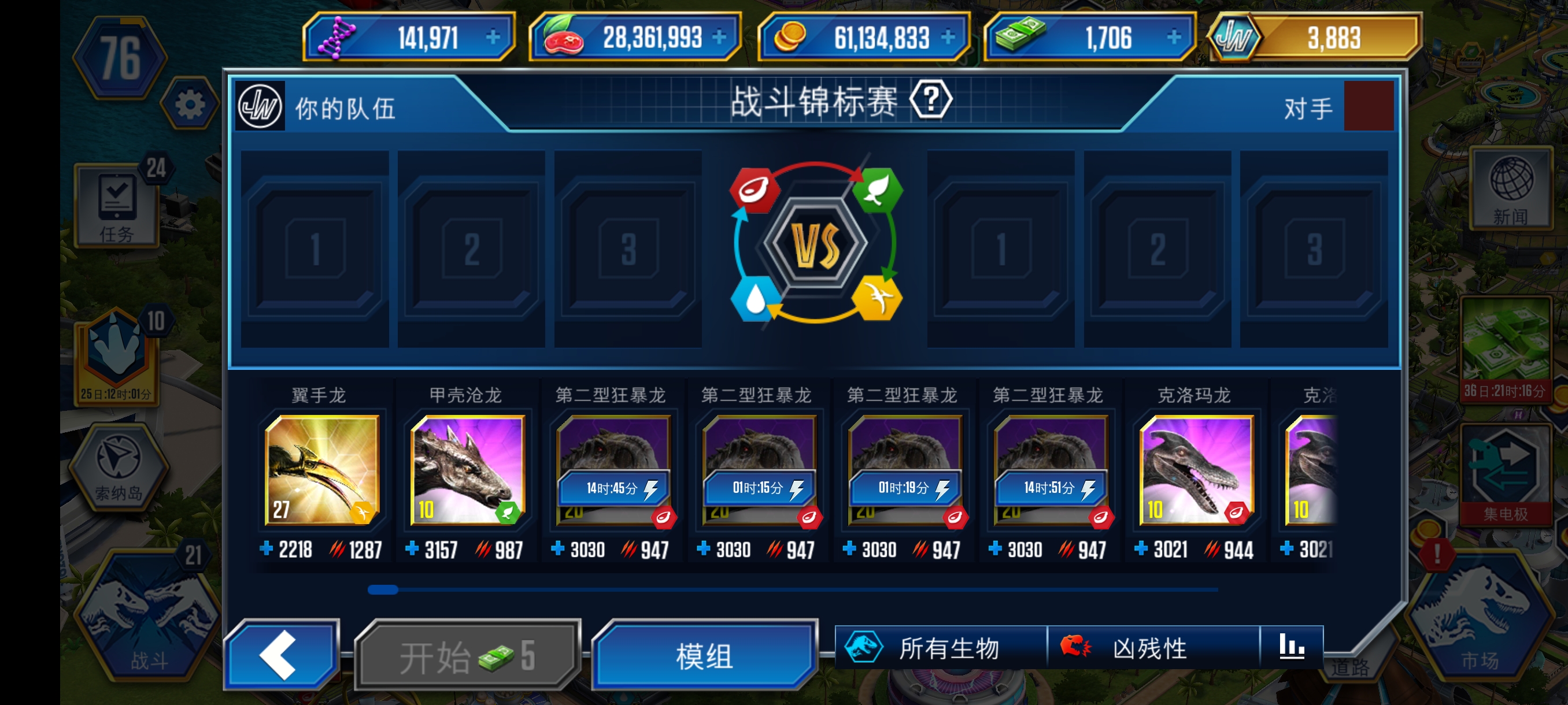
Task: Select the 翼手龙 level 27 card
Action: pos(322,470)
